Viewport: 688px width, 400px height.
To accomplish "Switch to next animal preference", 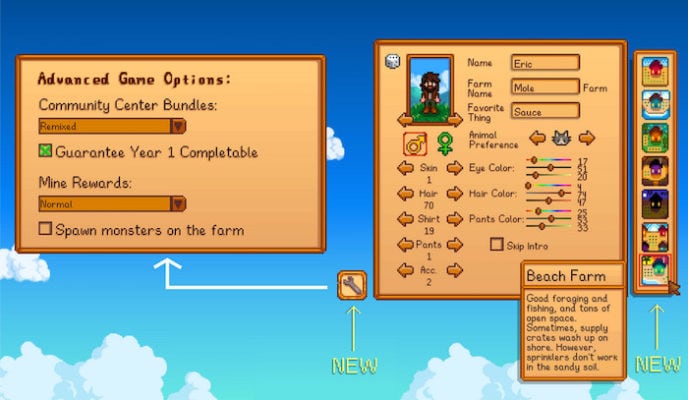I will tap(587, 137).
